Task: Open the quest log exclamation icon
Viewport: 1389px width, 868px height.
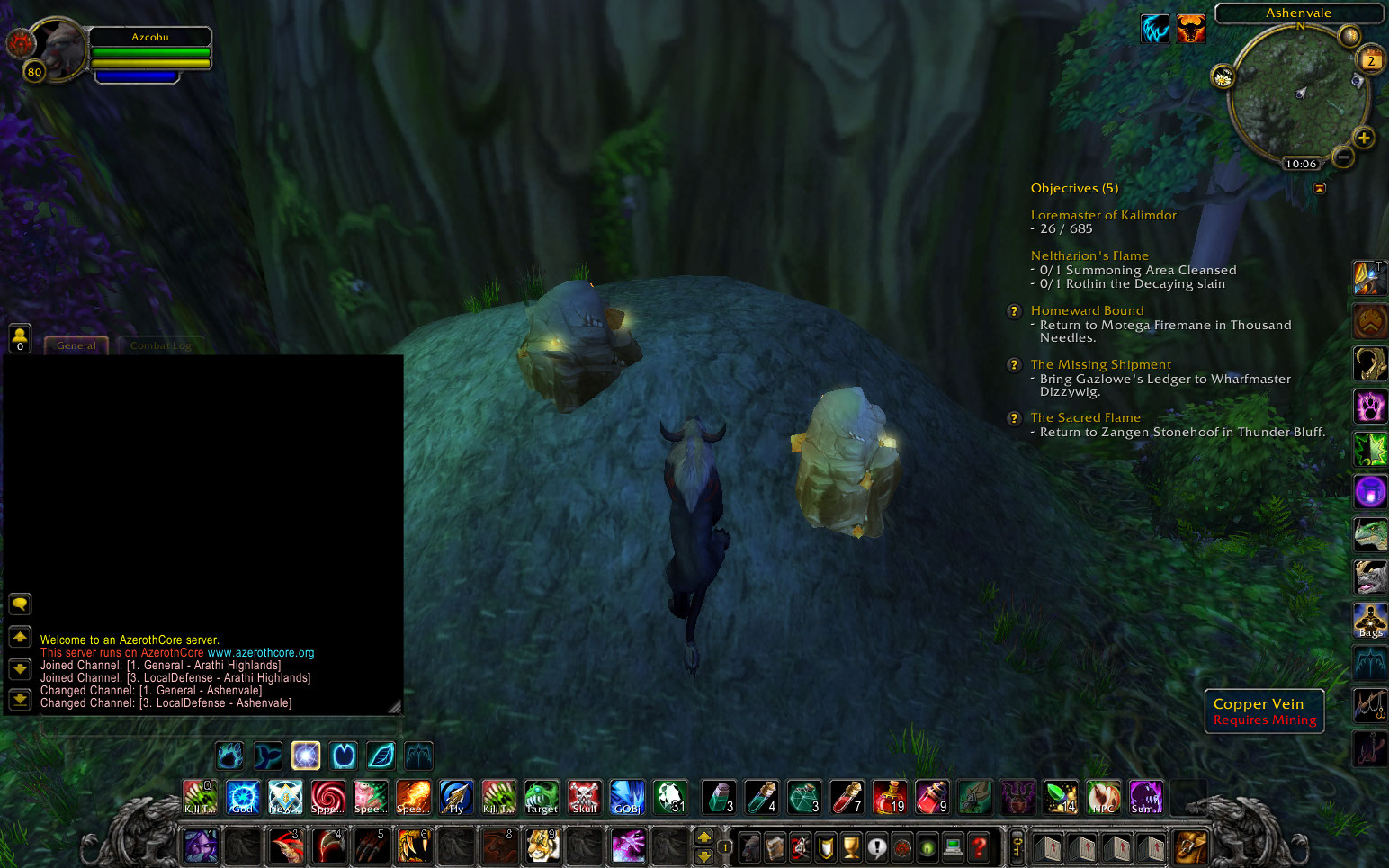Action: 876,846
